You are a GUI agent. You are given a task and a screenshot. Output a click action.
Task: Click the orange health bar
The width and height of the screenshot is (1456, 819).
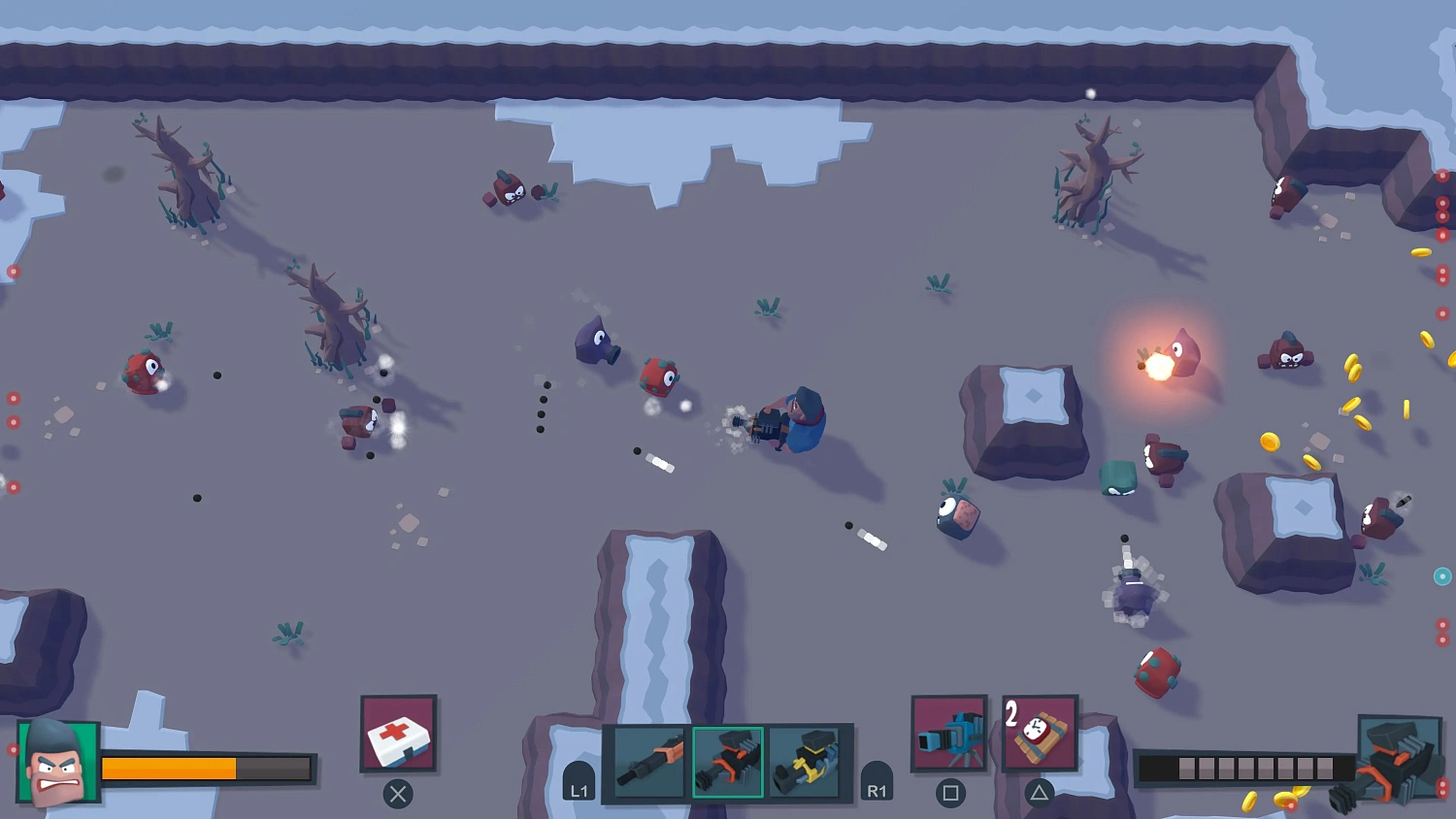pyautogui.click(x=170, y=769)
